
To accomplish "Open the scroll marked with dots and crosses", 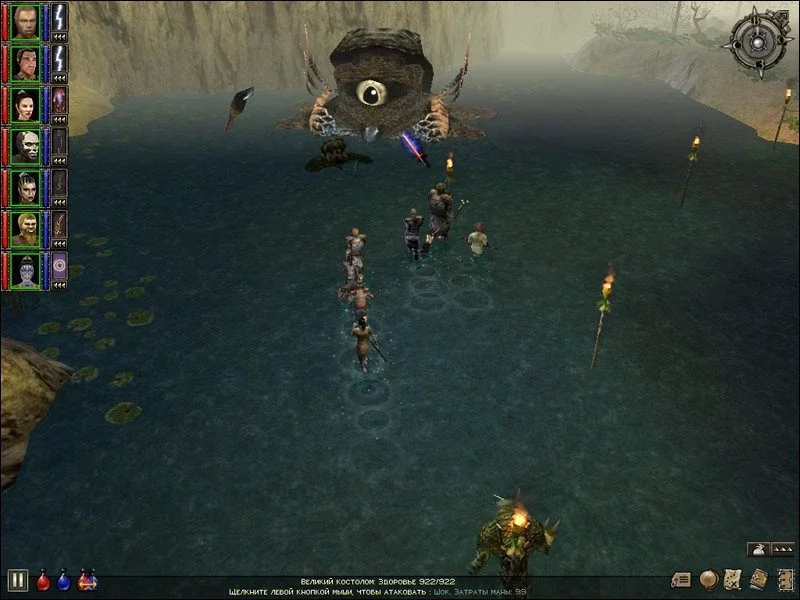I will click(733, 579).
